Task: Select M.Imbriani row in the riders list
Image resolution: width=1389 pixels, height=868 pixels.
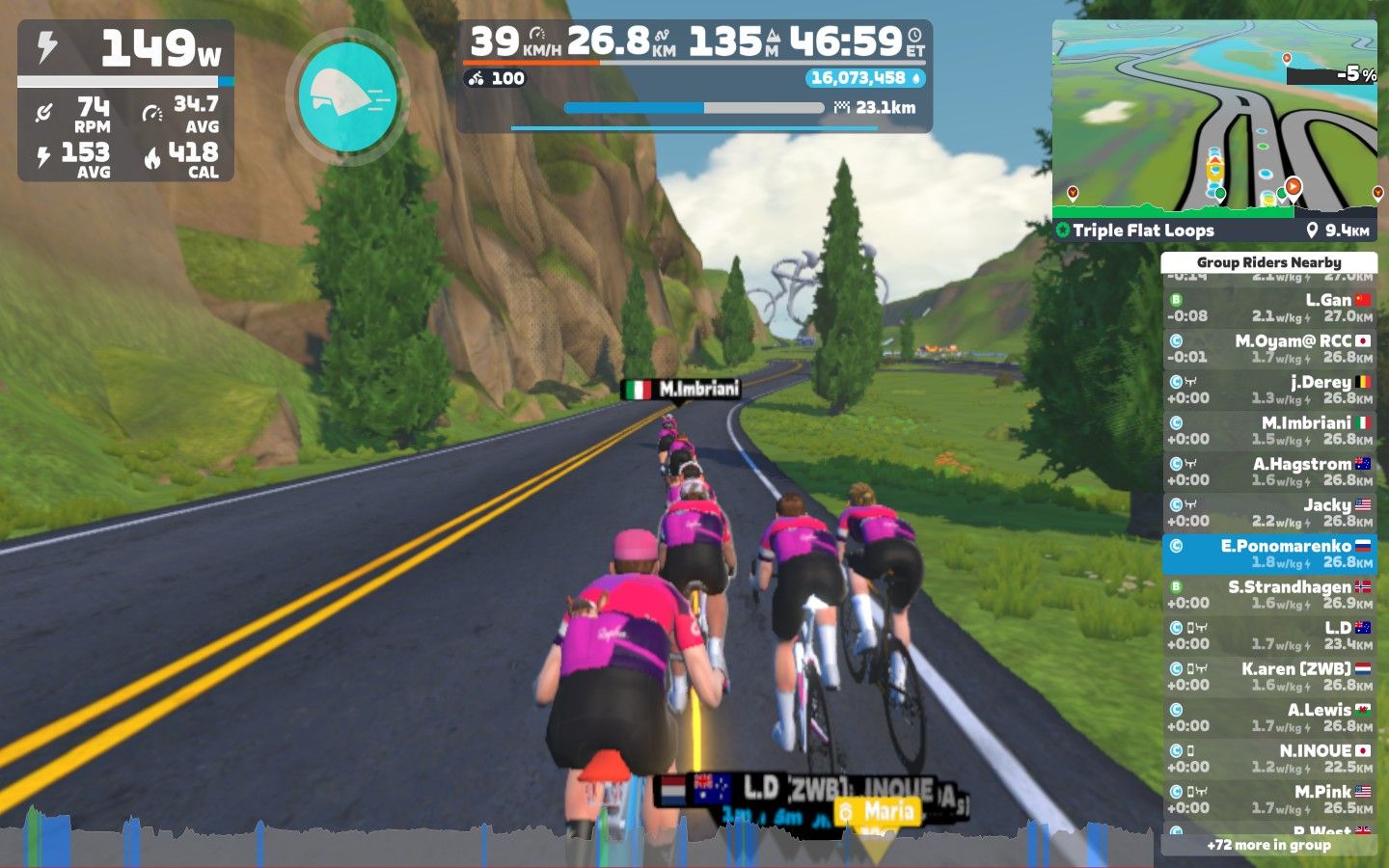Action: click(x=1268, y=430)
